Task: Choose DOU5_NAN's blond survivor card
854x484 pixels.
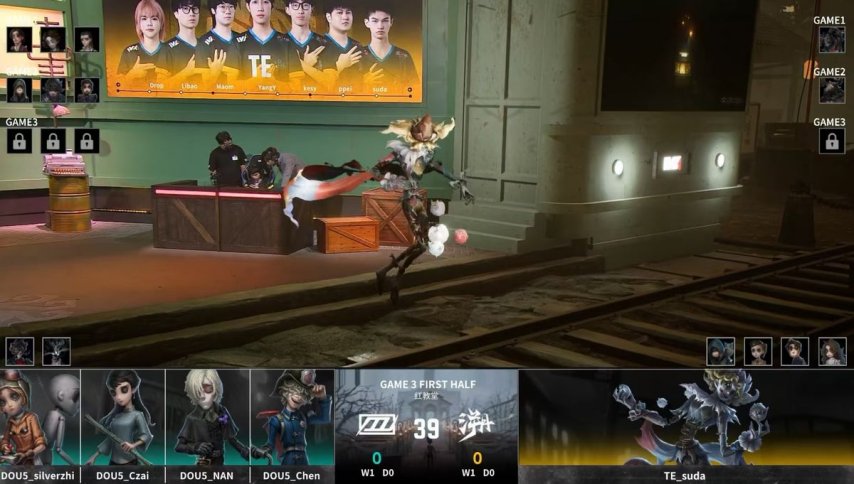Action: tap(208, 418)
